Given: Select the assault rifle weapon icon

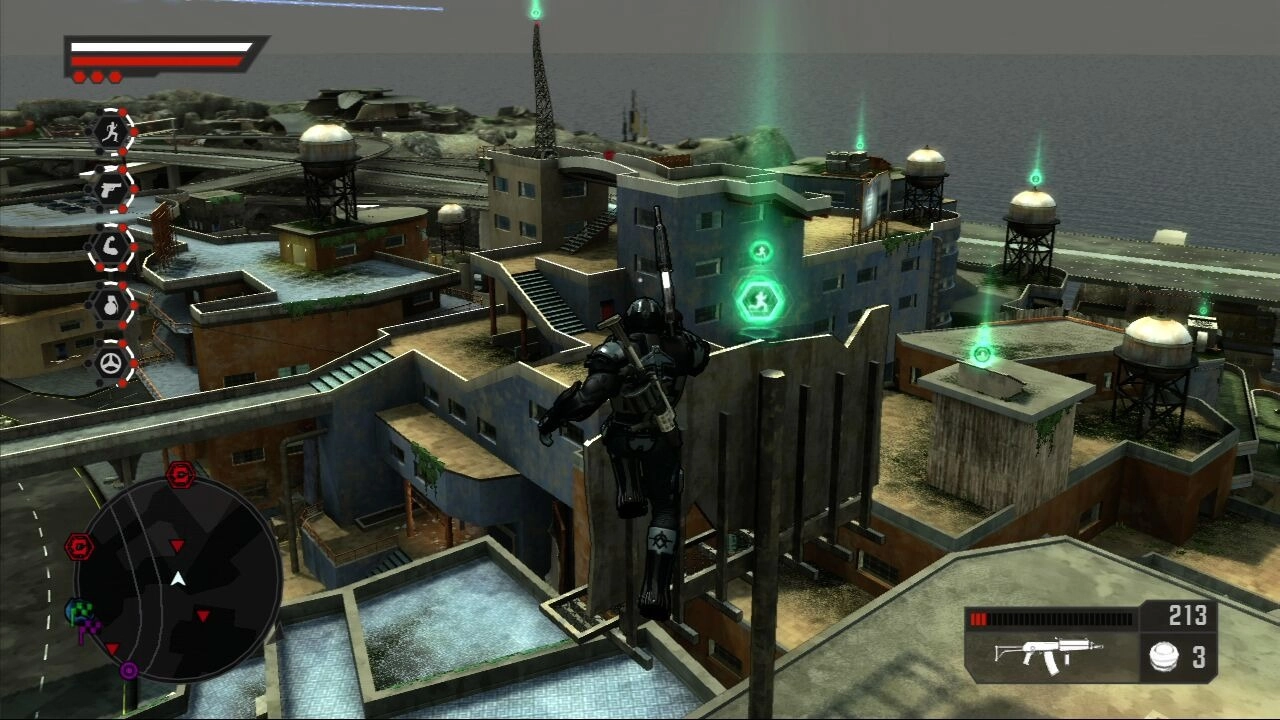Looking at the screenshot, I should click(1048, 655).
